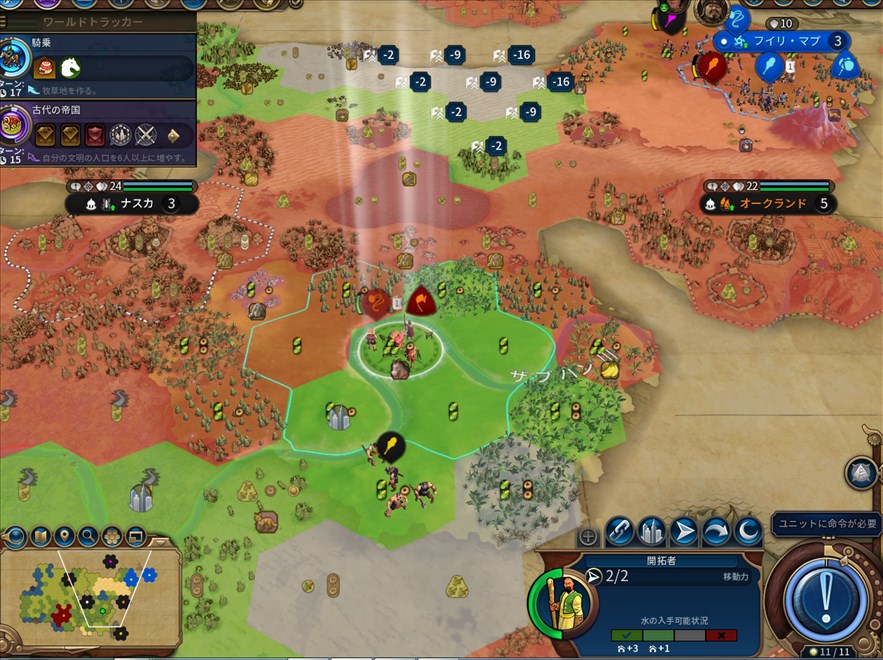The width and height of the screenshot is (883, 660).
Task: Click the leader portrait at the top
Action: [x=709, y=12]
